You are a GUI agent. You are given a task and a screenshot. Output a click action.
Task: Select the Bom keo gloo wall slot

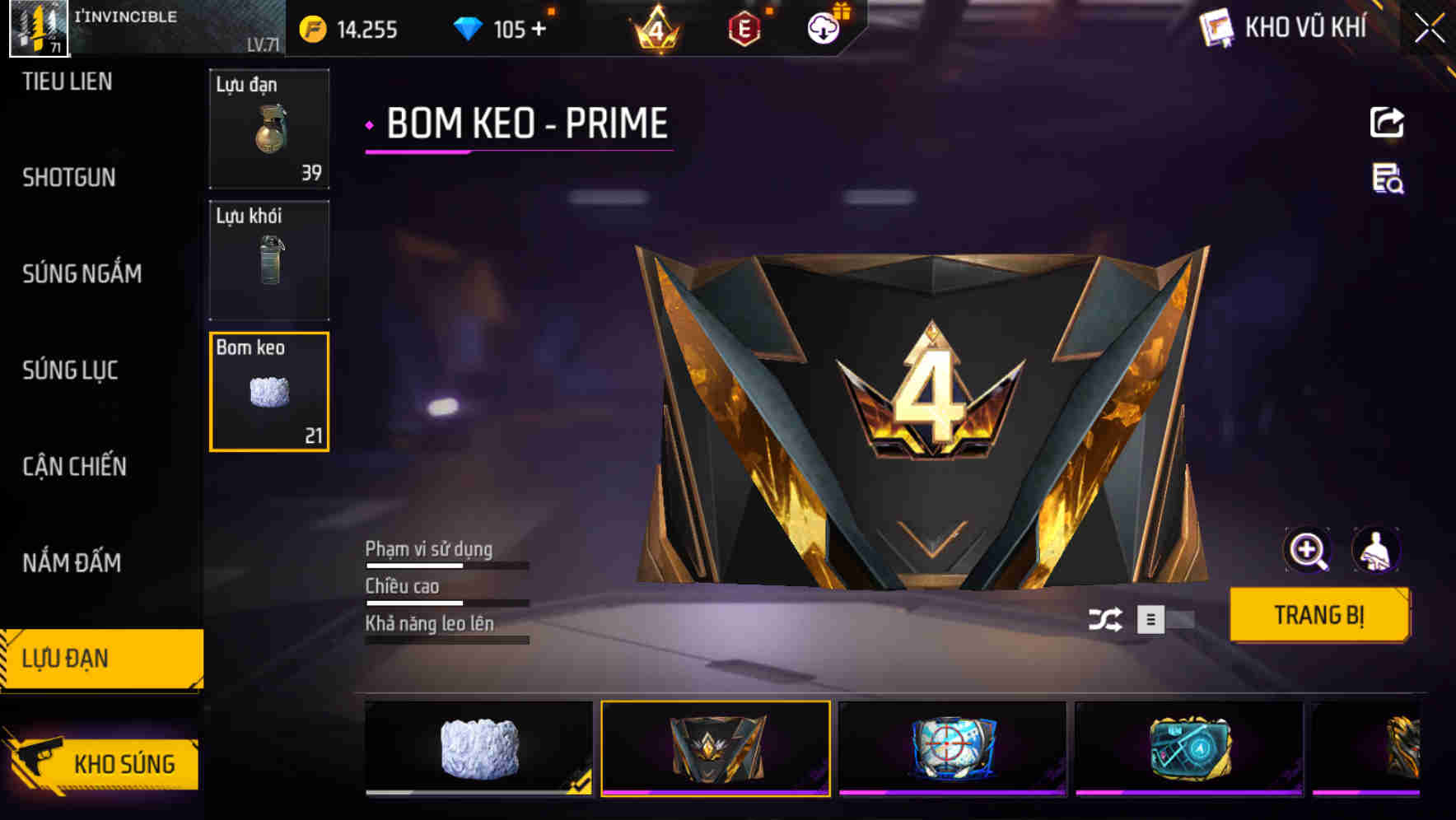coord(269,391)
